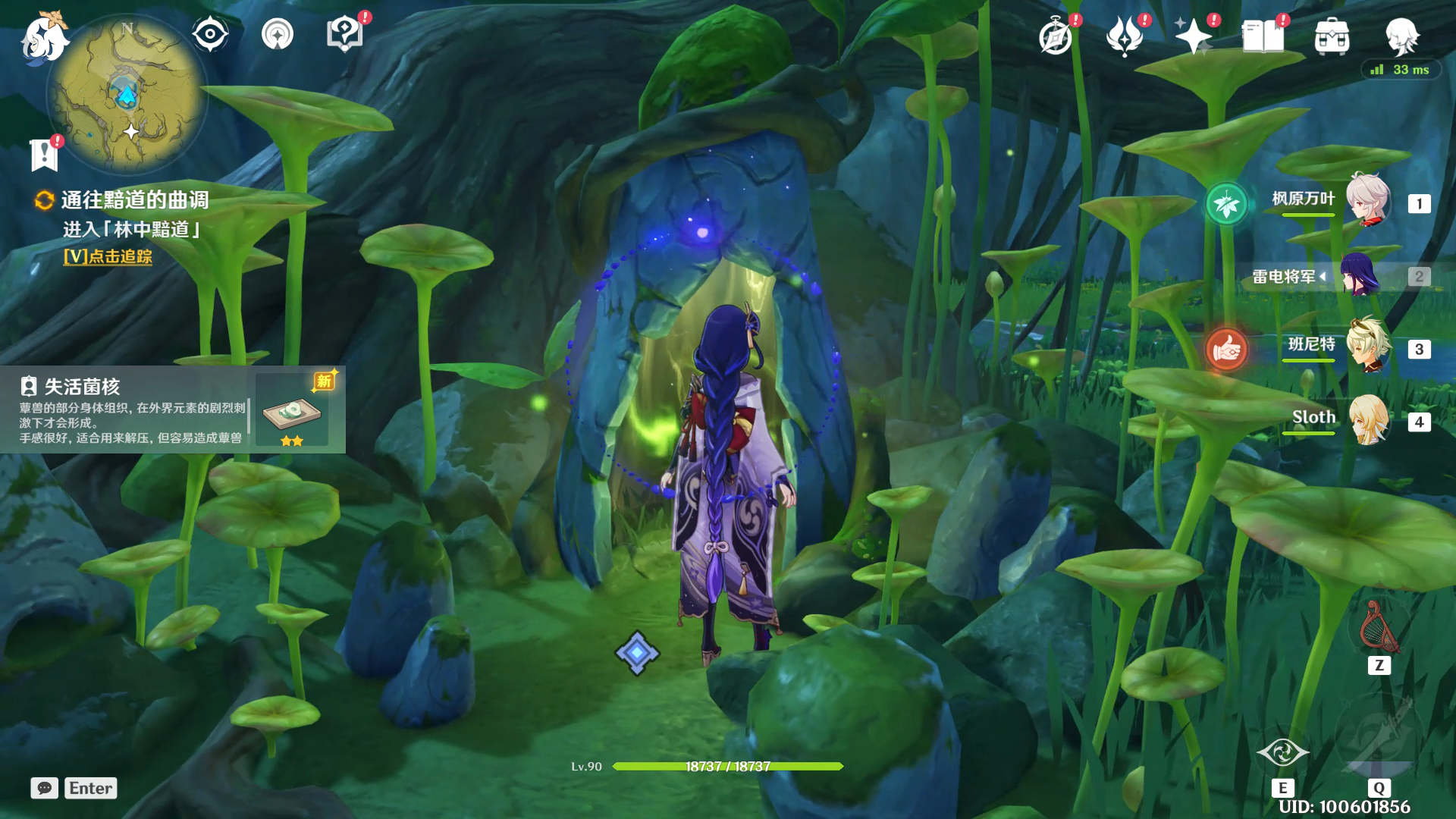Image resolution: width=1456 pixels, height=819 pixels.
Task: Open the compass adventure handbook icon
Action: pyautogui.click(x=1055, y=37)
